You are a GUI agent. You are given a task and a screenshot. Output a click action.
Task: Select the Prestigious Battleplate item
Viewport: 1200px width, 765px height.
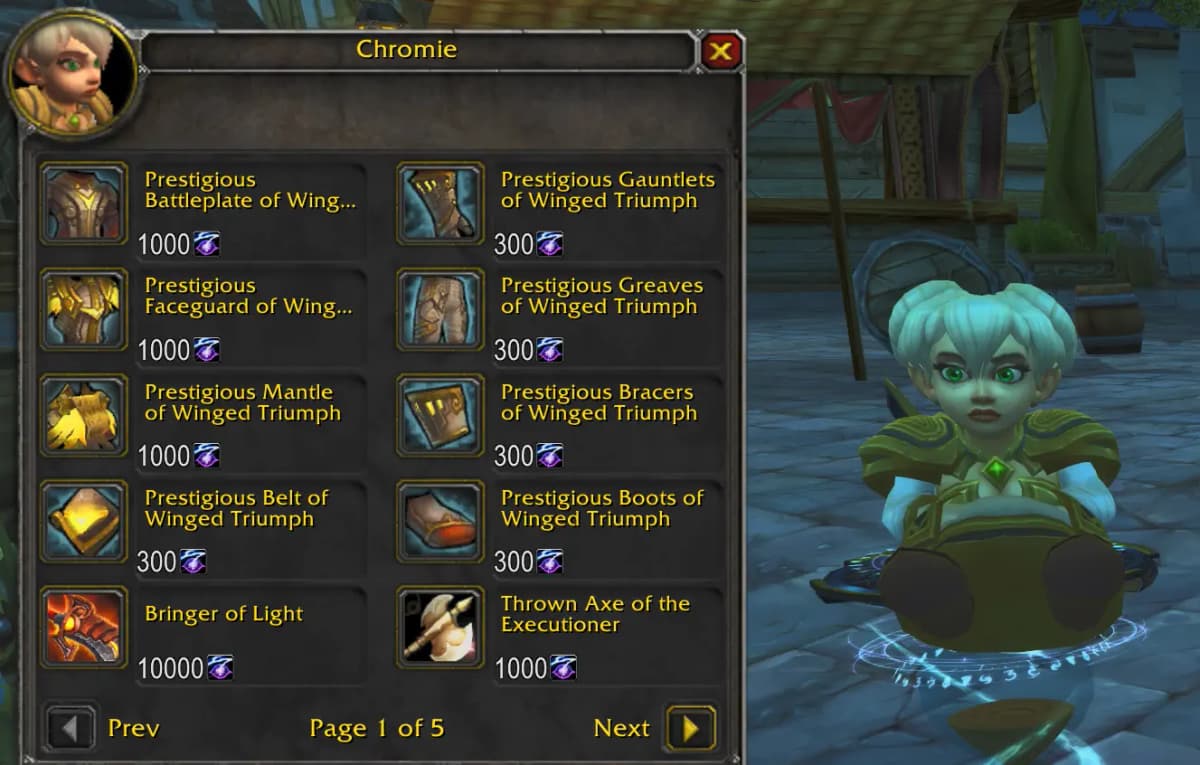[x=84, y=204]
